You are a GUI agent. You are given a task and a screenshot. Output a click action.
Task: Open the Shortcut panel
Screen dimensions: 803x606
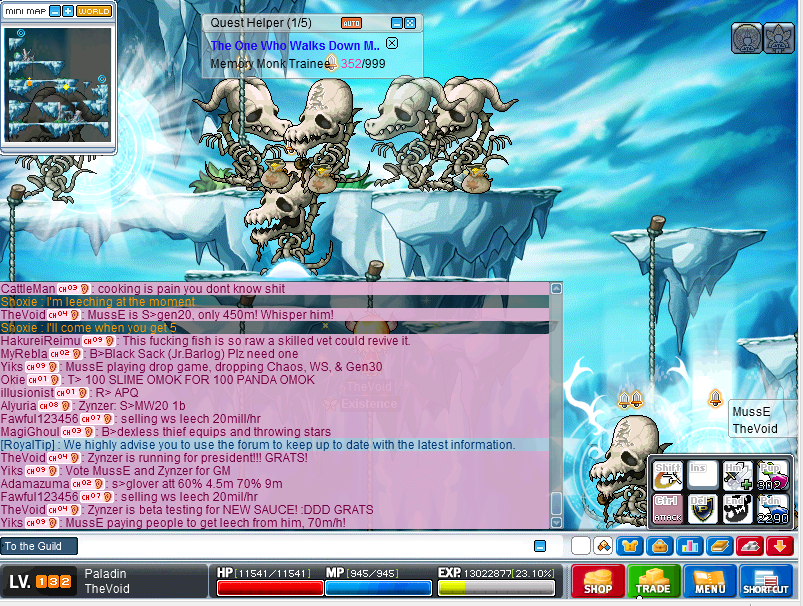pyautogui.click(x=766, y=582)
